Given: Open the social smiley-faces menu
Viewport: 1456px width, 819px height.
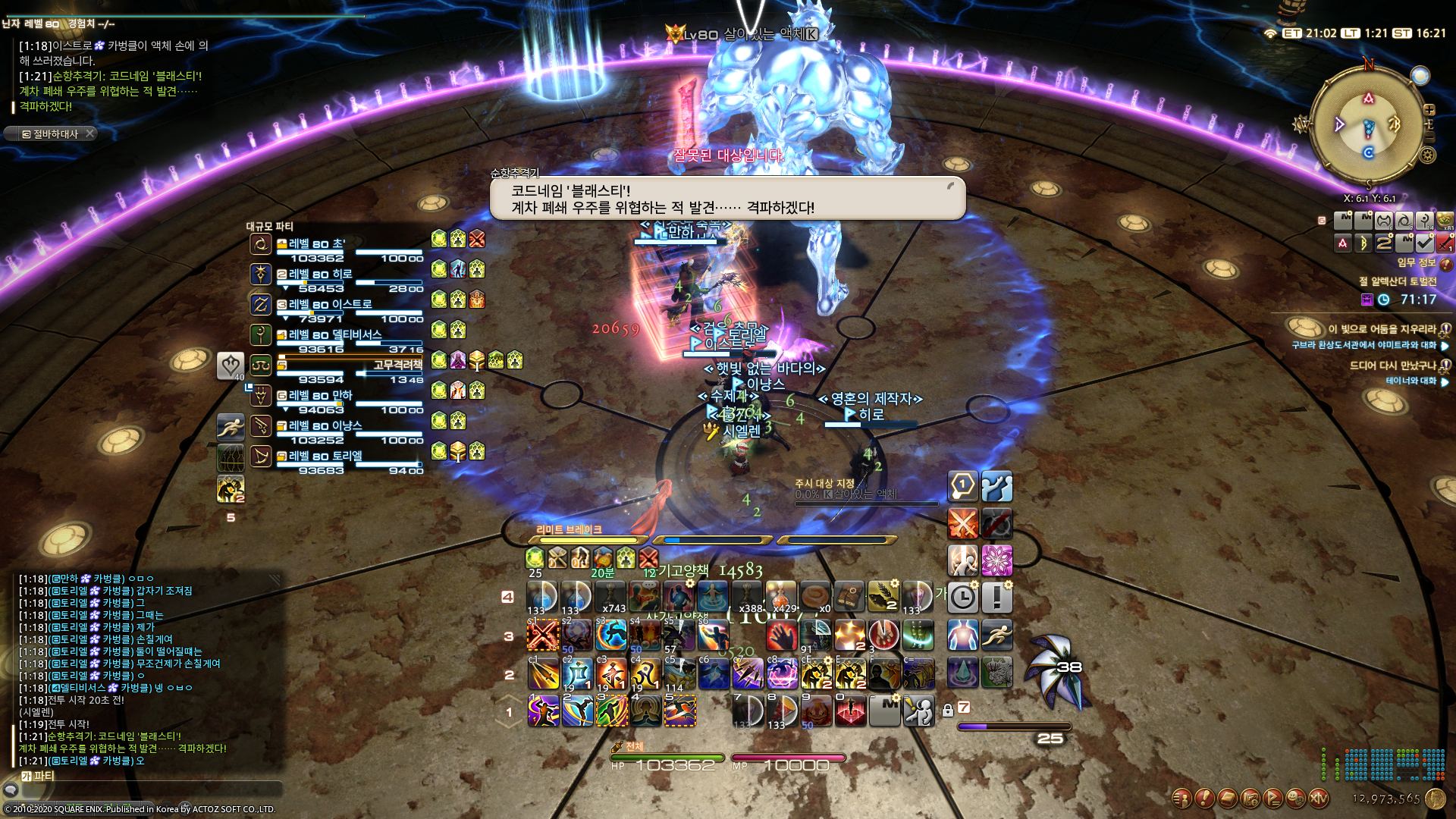Looking at the screenshot, I should coord(1296,798).
